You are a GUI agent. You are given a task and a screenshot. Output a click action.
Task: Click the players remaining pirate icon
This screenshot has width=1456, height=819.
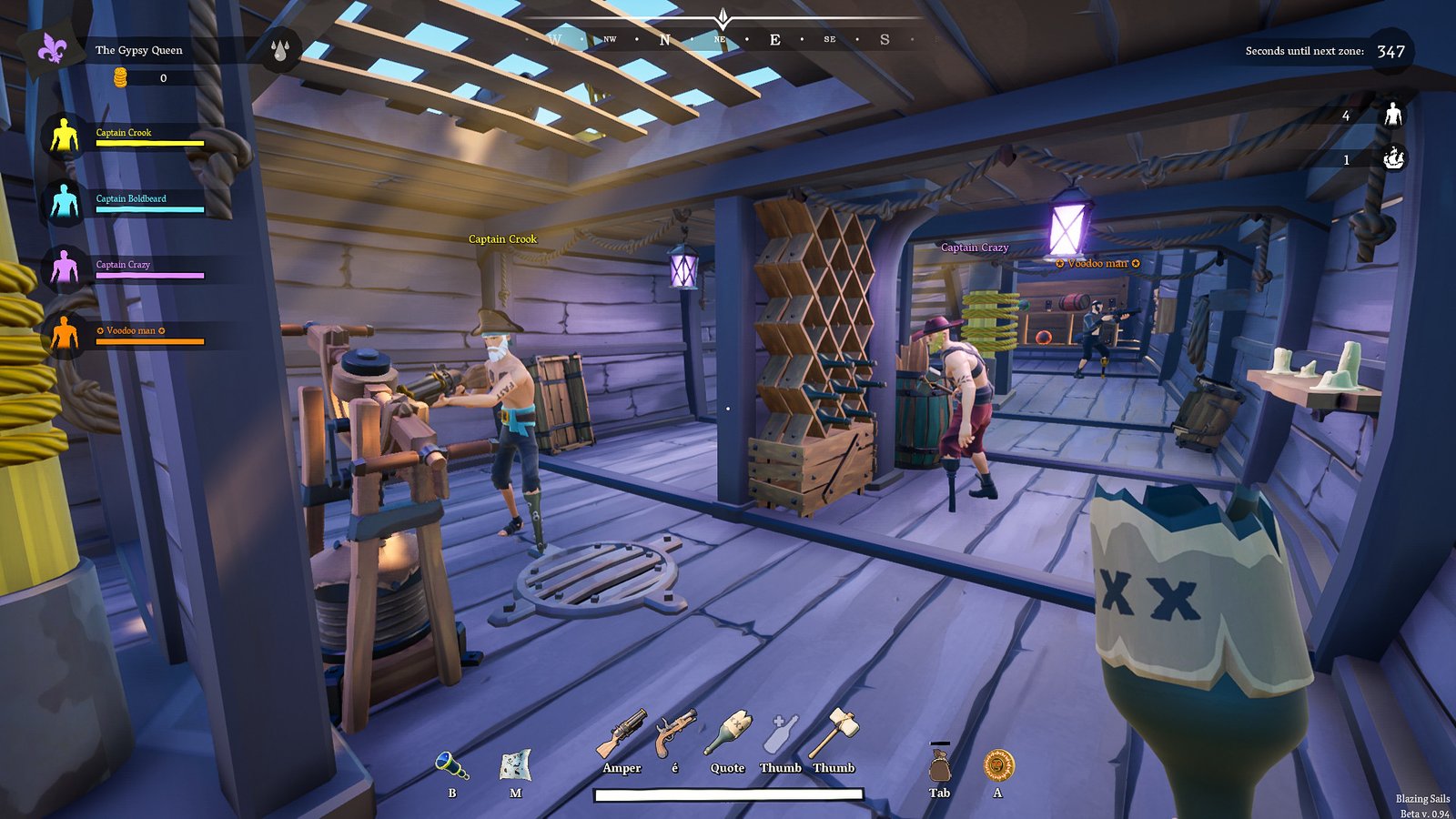pyautogui.click(x=1392, y=116)
